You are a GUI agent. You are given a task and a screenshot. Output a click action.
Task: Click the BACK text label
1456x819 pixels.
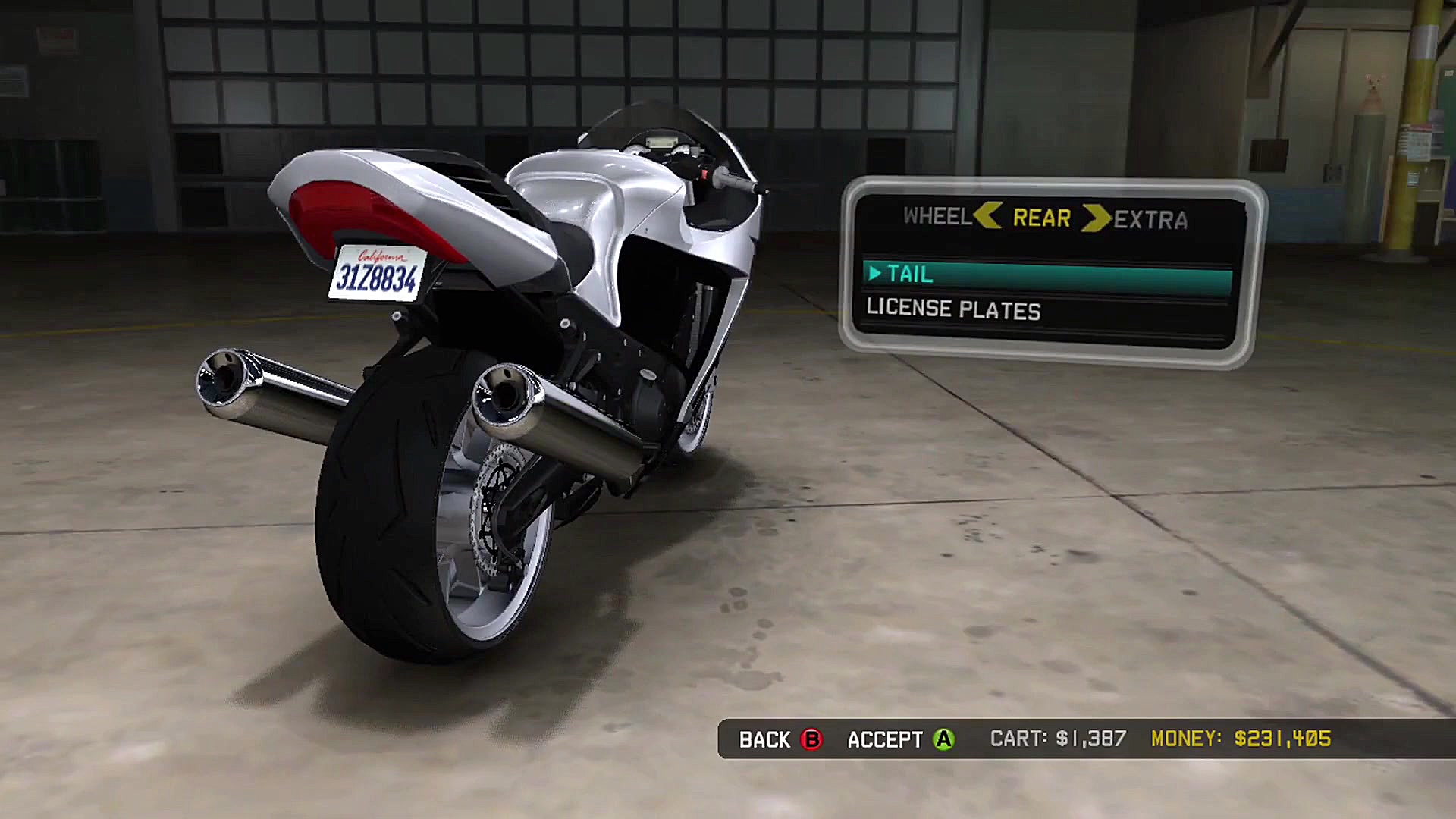(764, 739)
